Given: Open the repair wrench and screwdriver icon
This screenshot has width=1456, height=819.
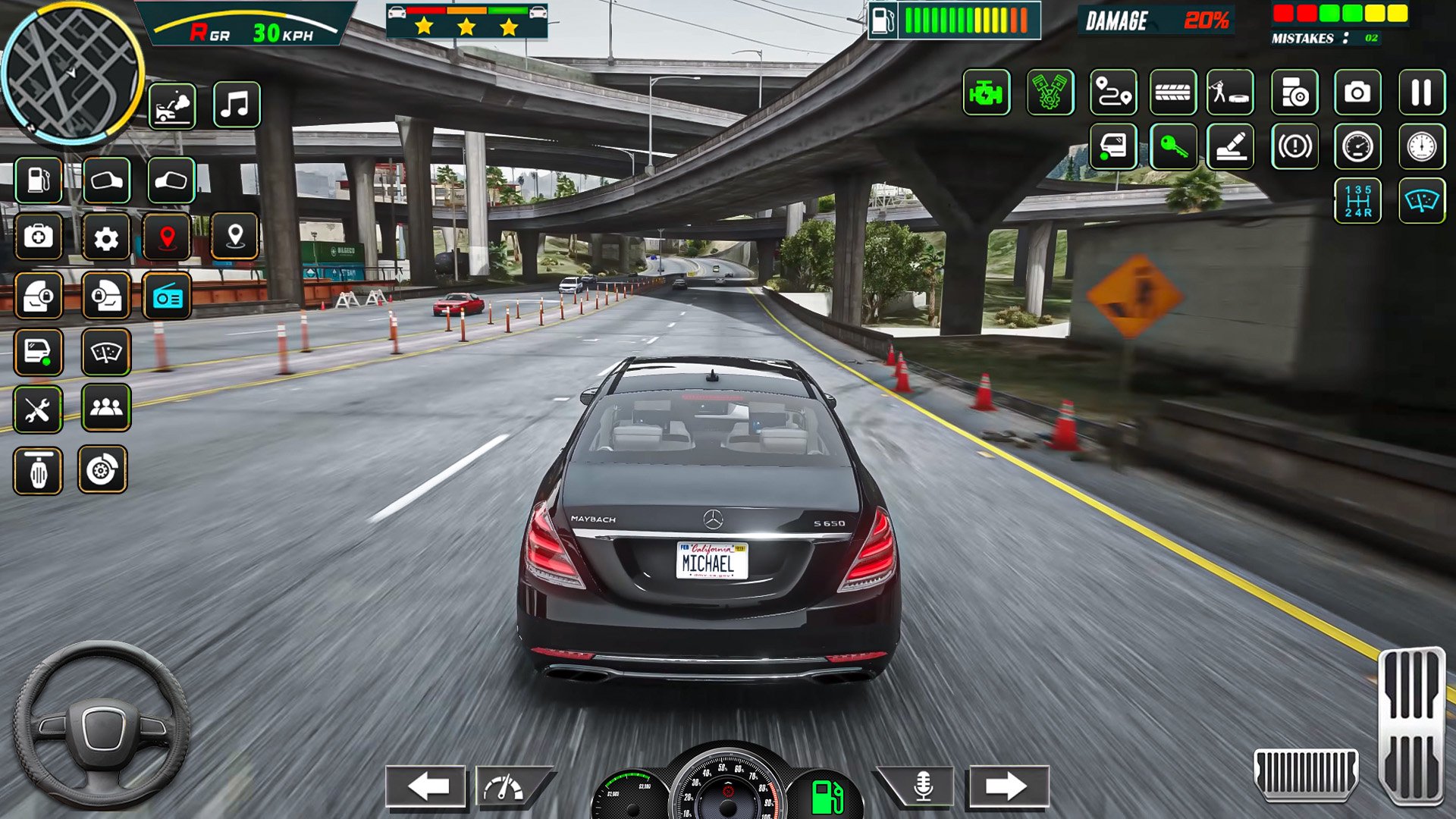Looking at the screenshot, I should click(38, 409).
